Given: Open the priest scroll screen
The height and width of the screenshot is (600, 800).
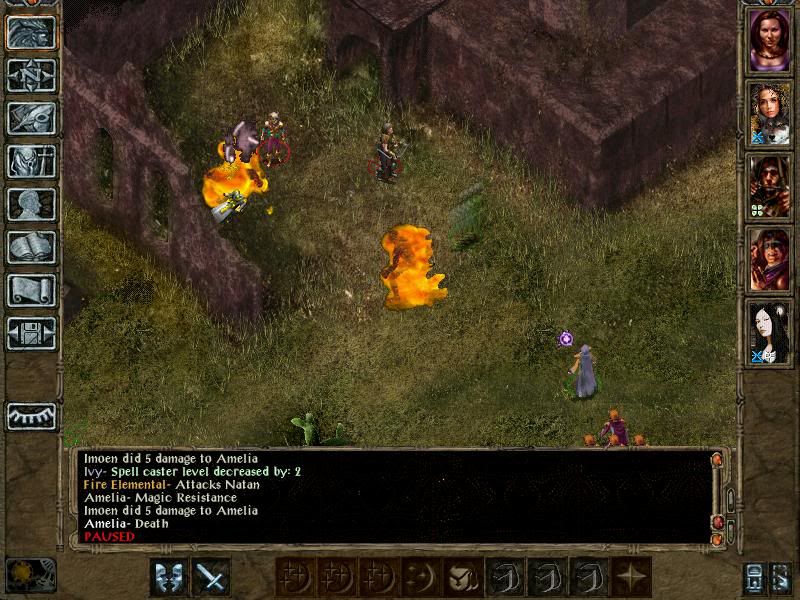Looking at the screenshot, I should click(x=31, y=290).
